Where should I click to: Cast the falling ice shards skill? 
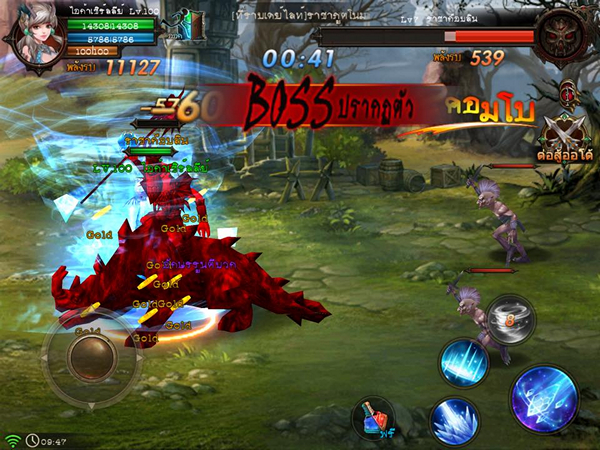(x=465, y=361)
